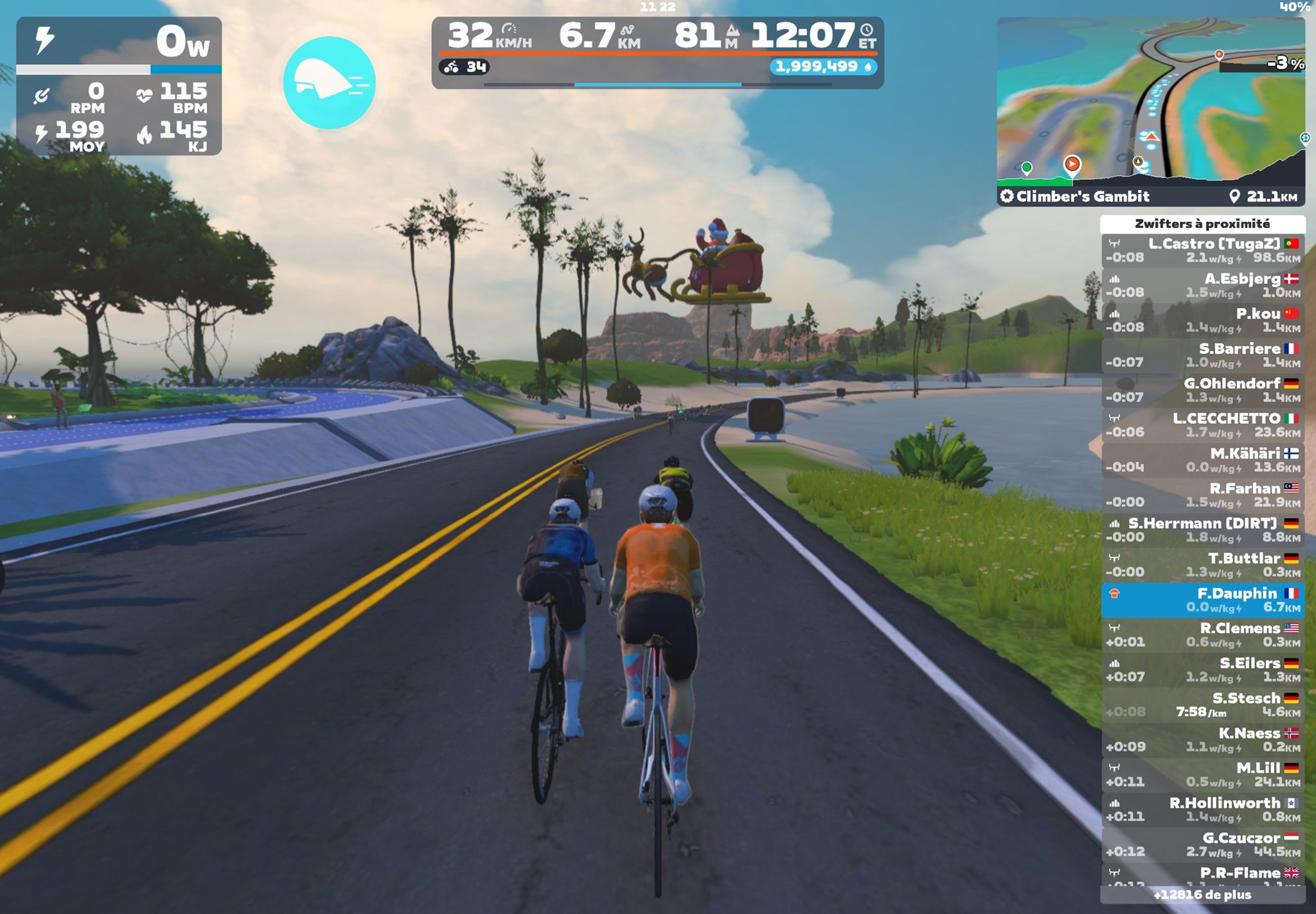
Task: Select S.Eilers from nearby Zwifters
Action: coord(1202,670)
